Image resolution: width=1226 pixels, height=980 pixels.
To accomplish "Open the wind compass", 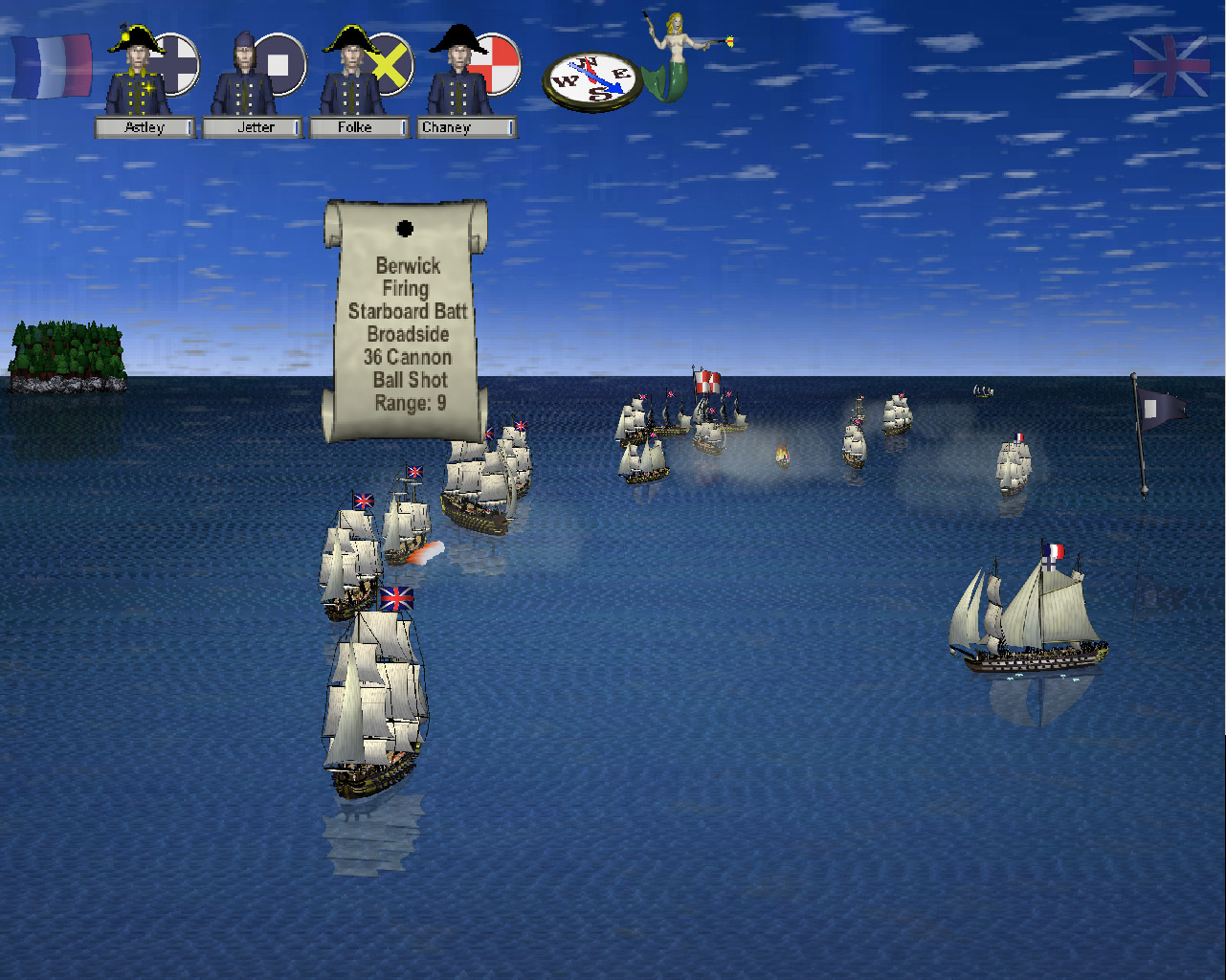I will 592,80.
